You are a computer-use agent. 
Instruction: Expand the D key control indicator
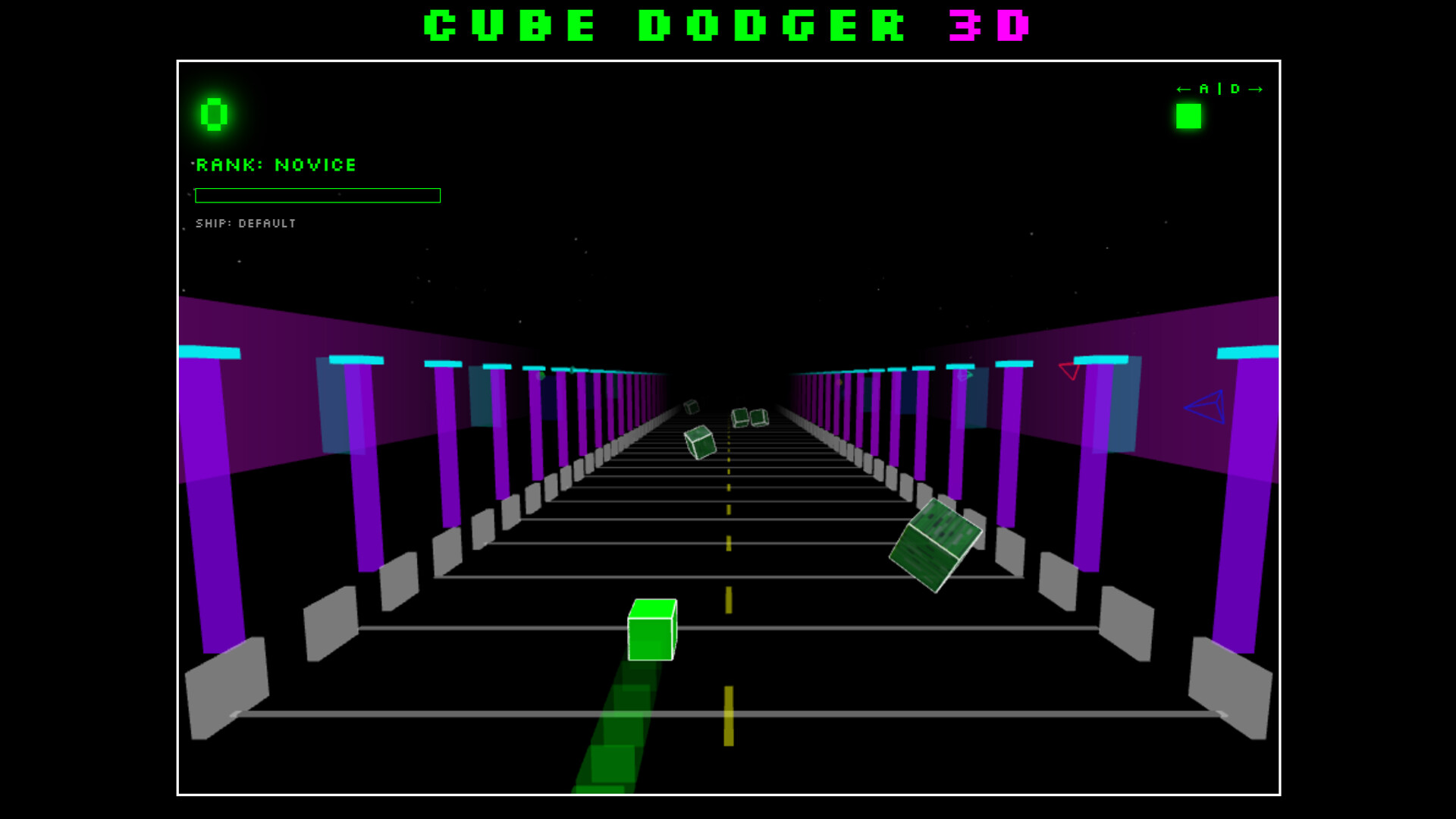tap(1234, 89)
